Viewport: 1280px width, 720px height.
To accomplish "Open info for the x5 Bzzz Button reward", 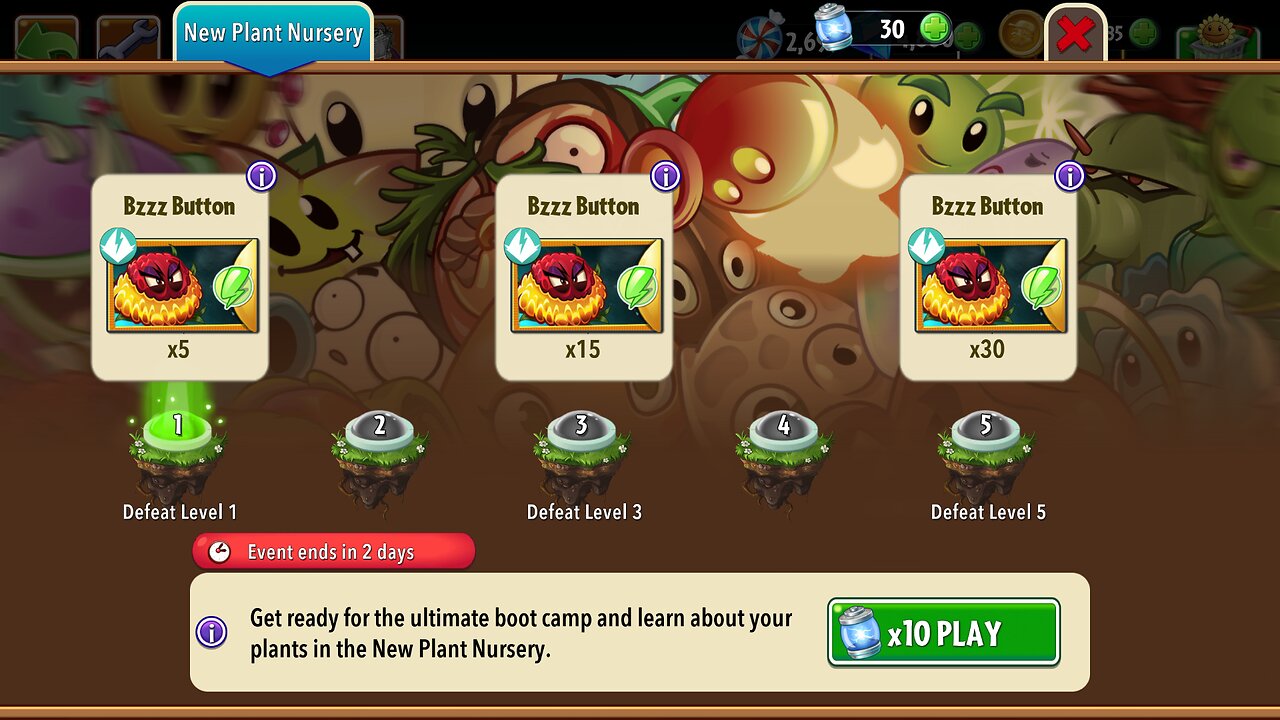I will tap(261, 177).
